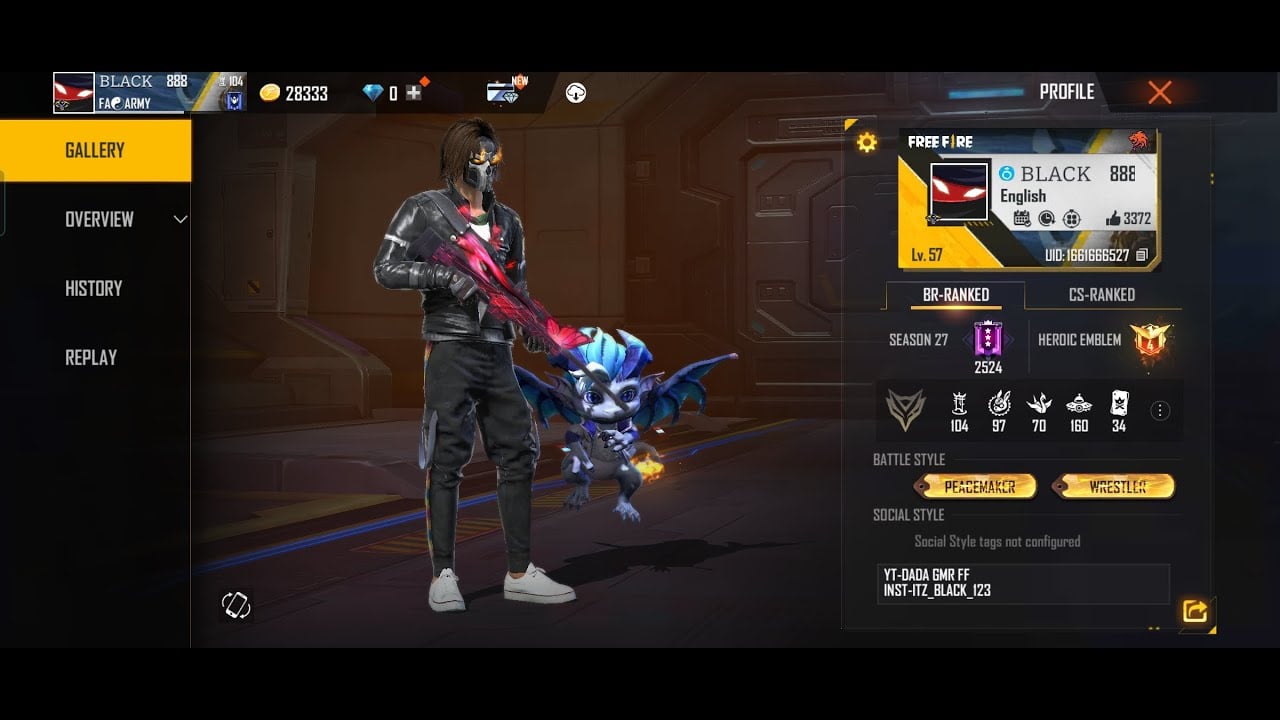
Task: Select the crosshair icon beside the clock icon
Action: point(1074,218)
